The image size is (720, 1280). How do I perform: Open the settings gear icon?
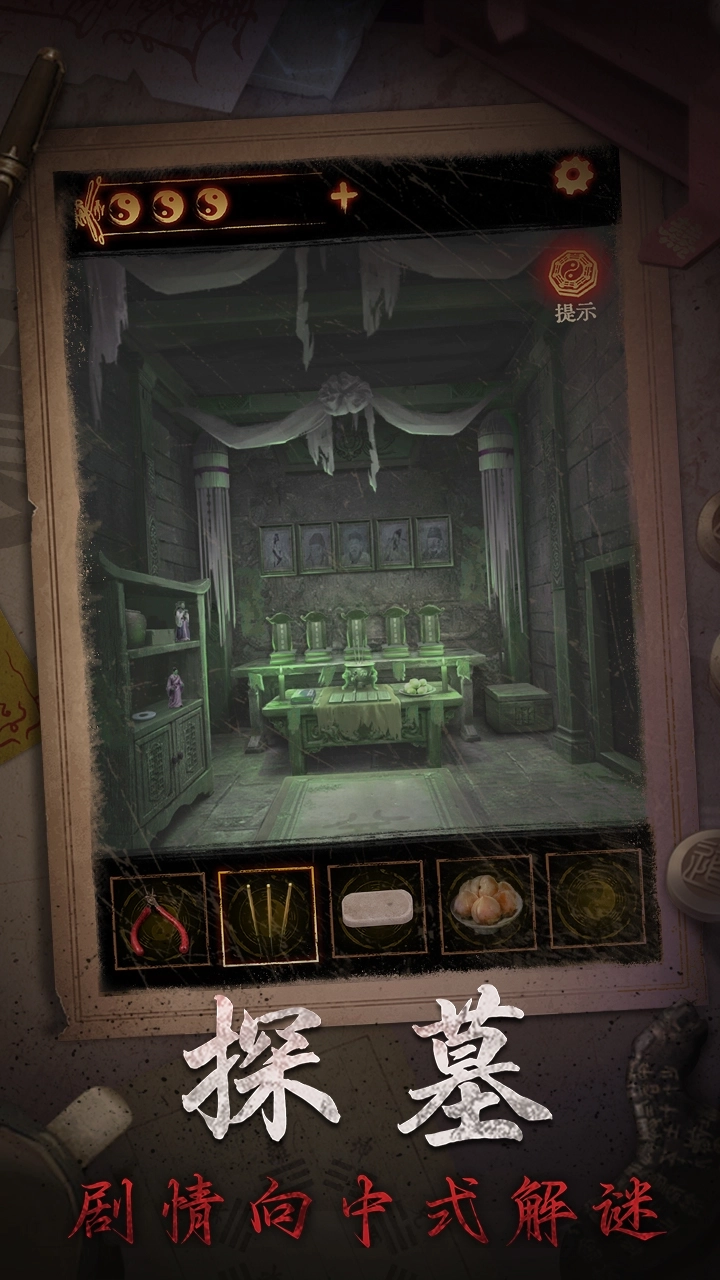pos(573,177)
